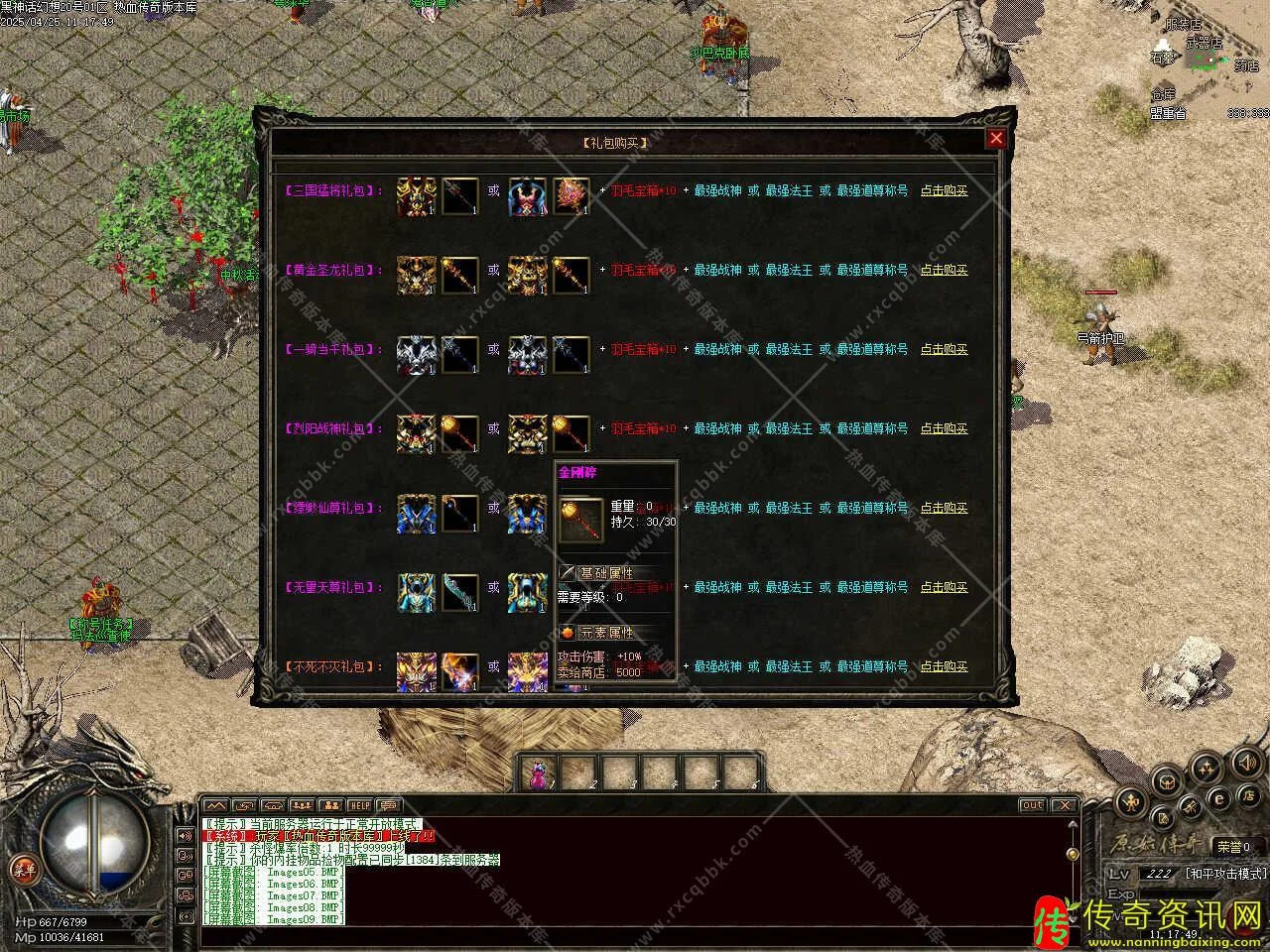
Task: Click the first chat channel tab icon
Action: (216, 805)
